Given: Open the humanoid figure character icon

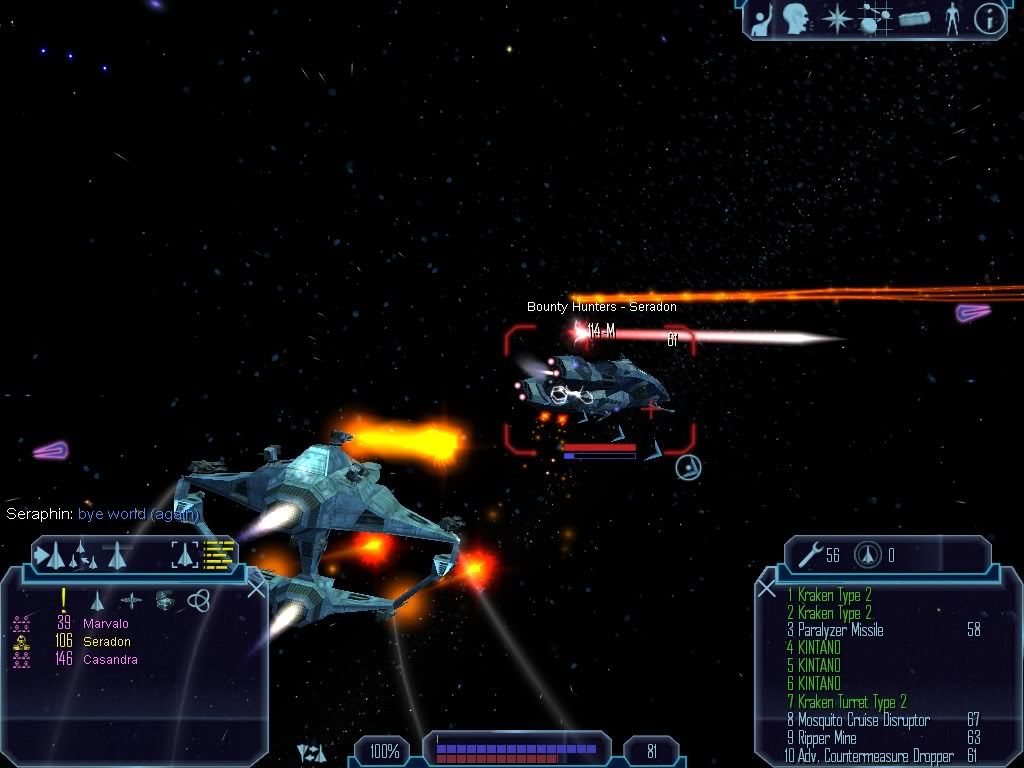Looking at the screenshot, I should tap(951, 19).
